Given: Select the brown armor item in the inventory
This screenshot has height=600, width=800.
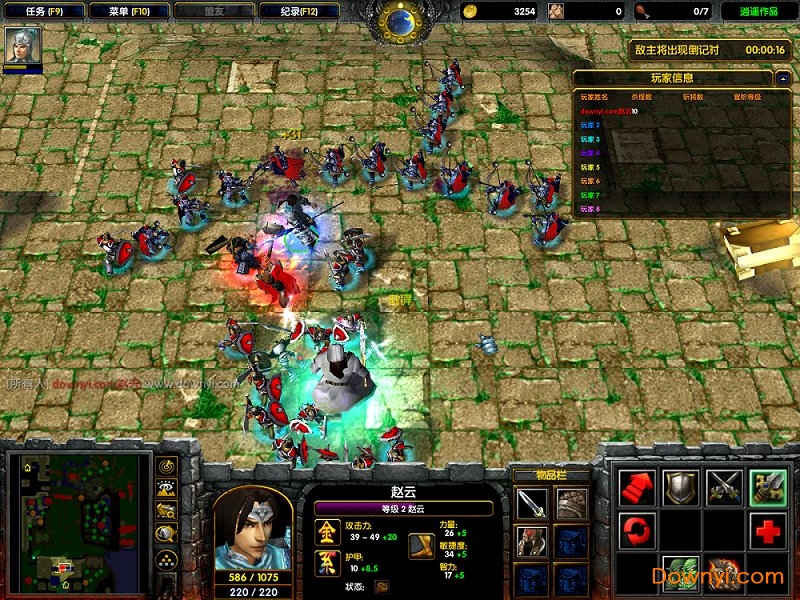Looking at the screenshot, I should [x=571, y=504].
